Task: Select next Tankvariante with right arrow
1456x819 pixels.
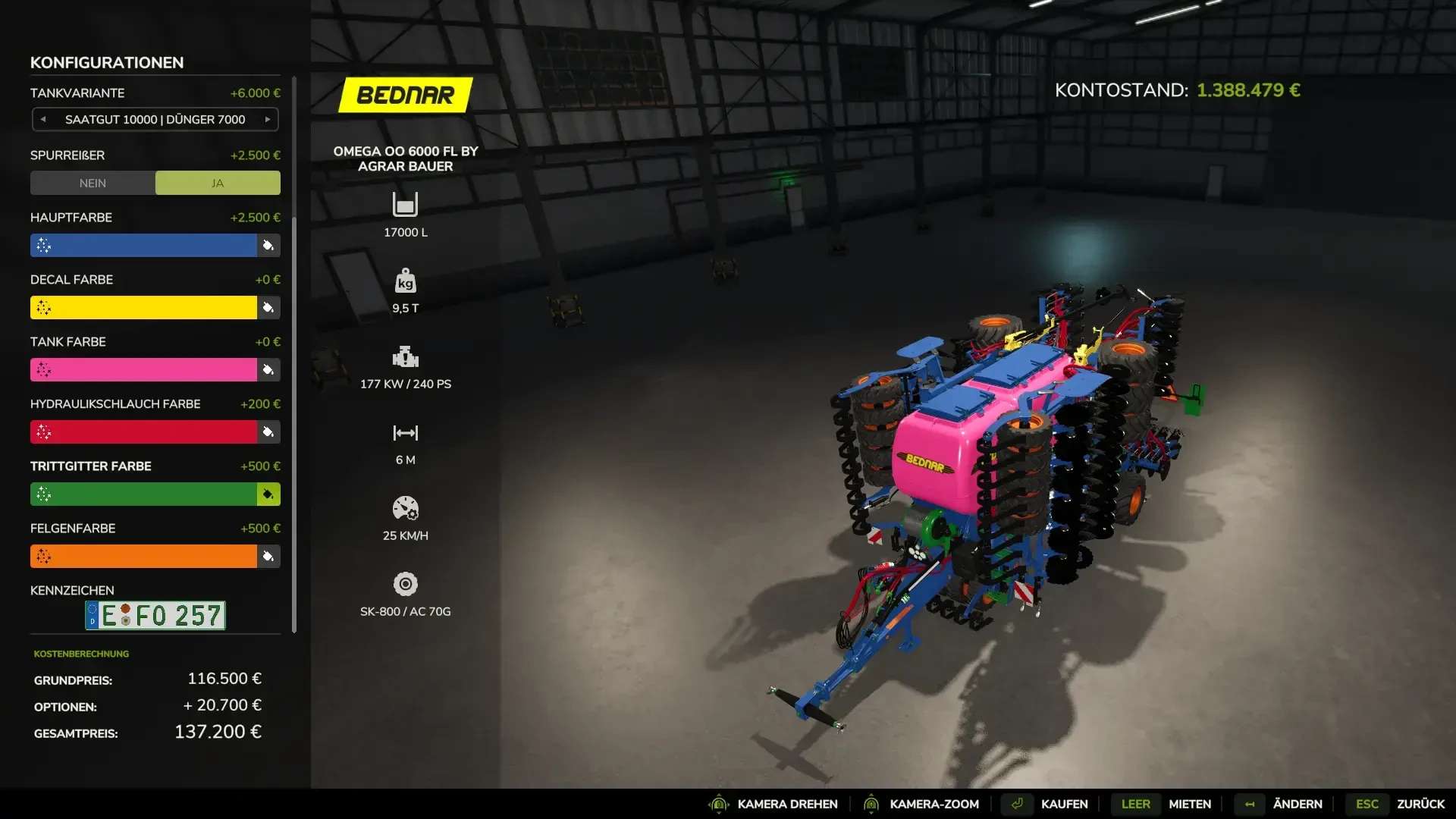Action: pyautogui.click(x=268, y=119)
